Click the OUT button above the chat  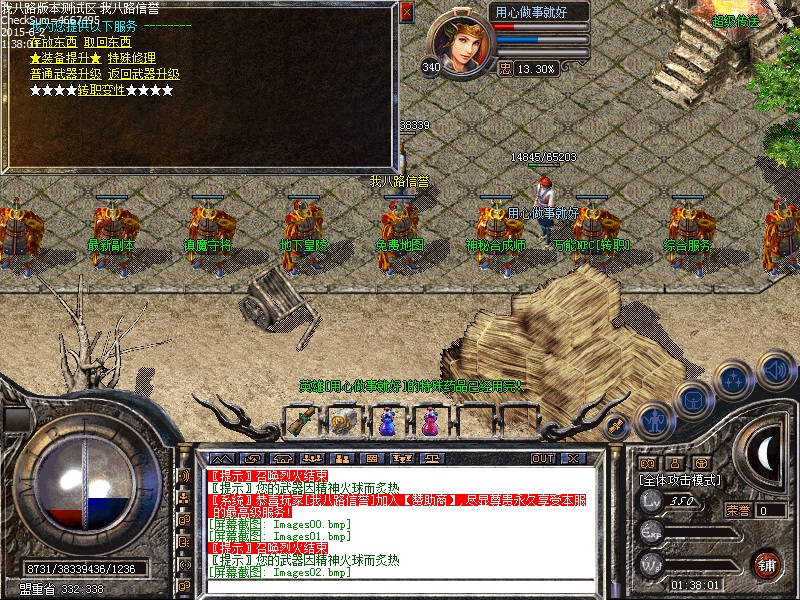543,458
